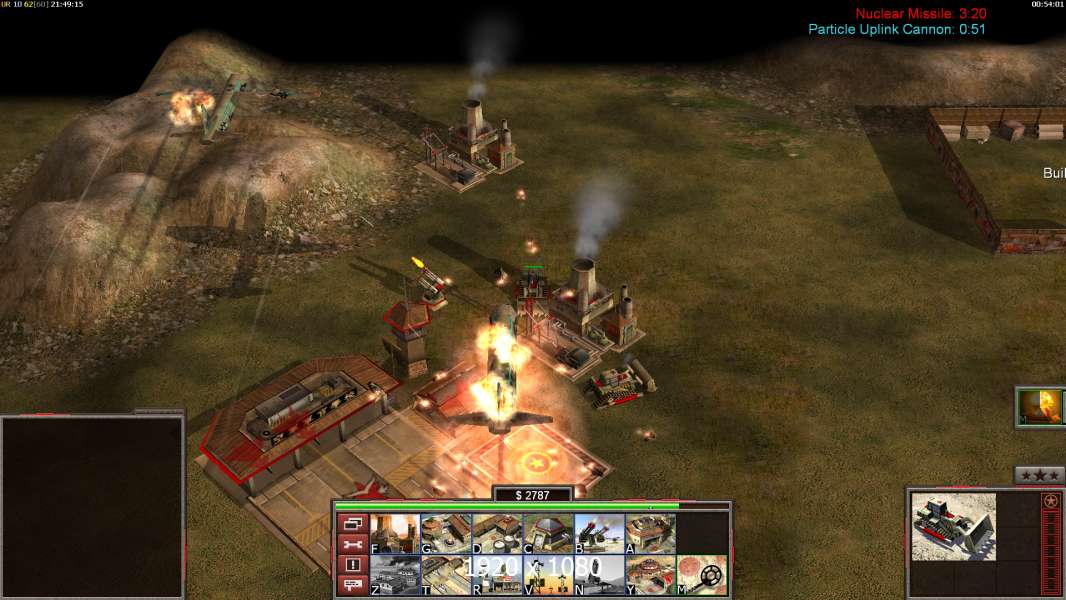Build a Gattling Cannon defense

point(599,534)
